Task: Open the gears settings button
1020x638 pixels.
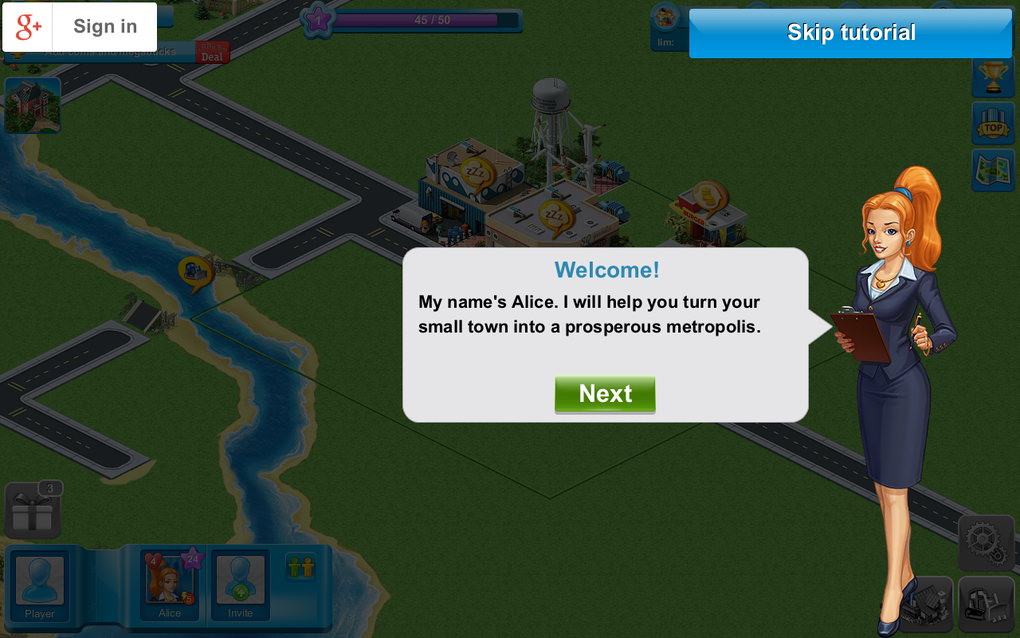Action: (985, 543)
